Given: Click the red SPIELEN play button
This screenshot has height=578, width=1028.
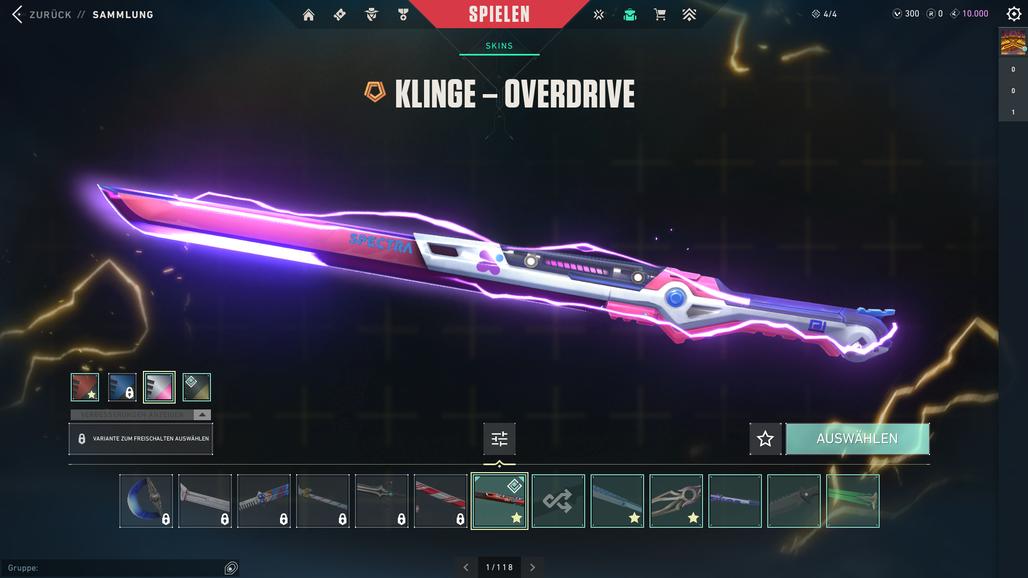Looking at the screenshot, I should coord(499,14).
